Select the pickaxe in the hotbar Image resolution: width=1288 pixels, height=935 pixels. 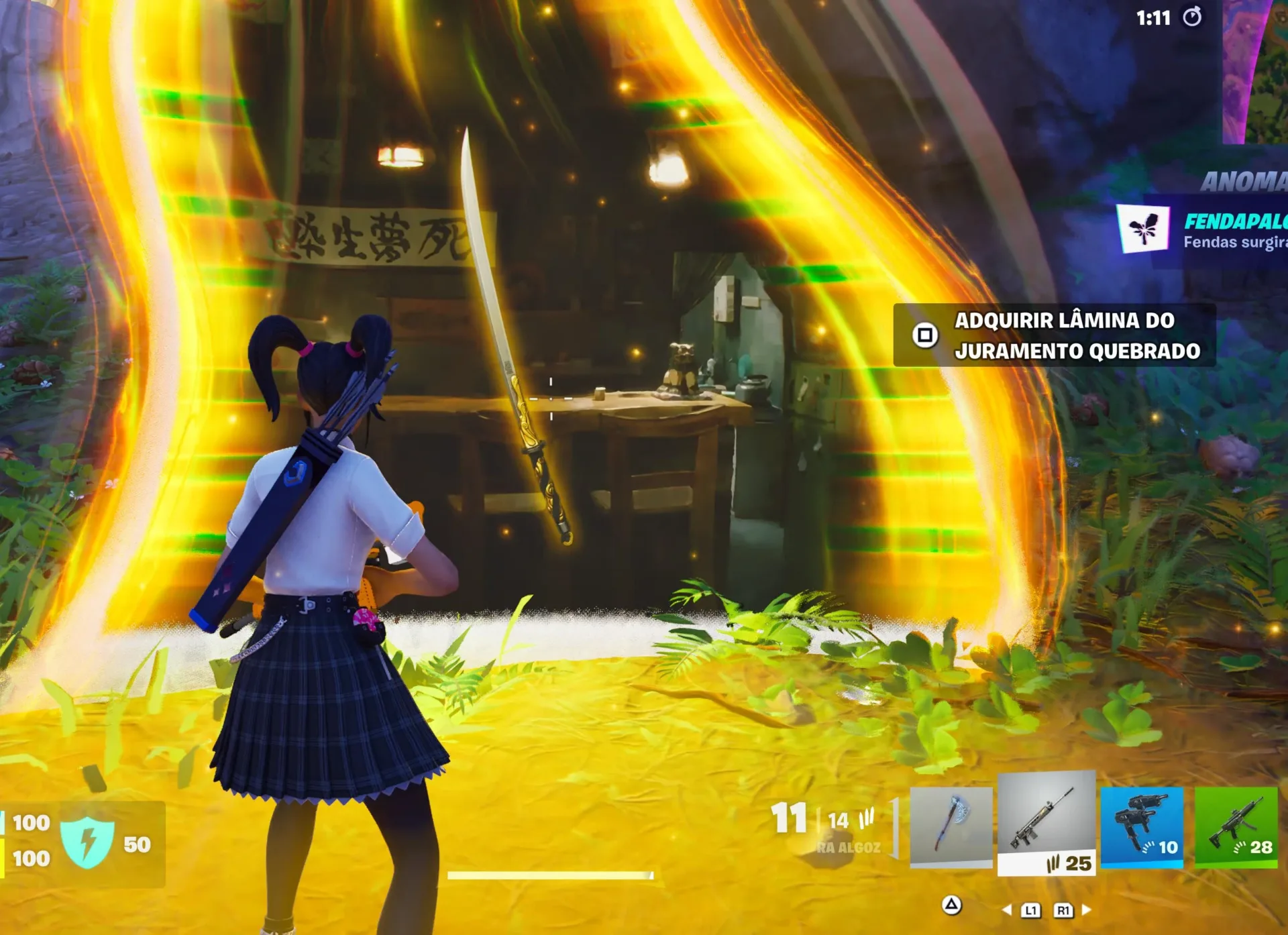click(952, 828)
